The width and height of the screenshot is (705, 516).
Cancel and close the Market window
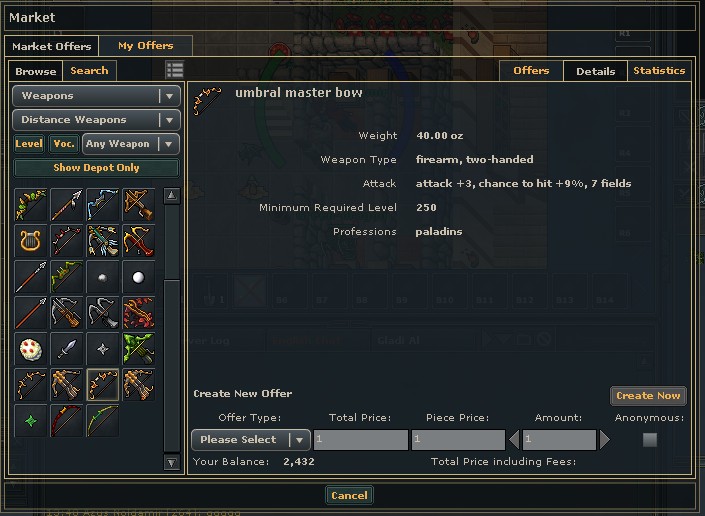[x=349, y=496]
